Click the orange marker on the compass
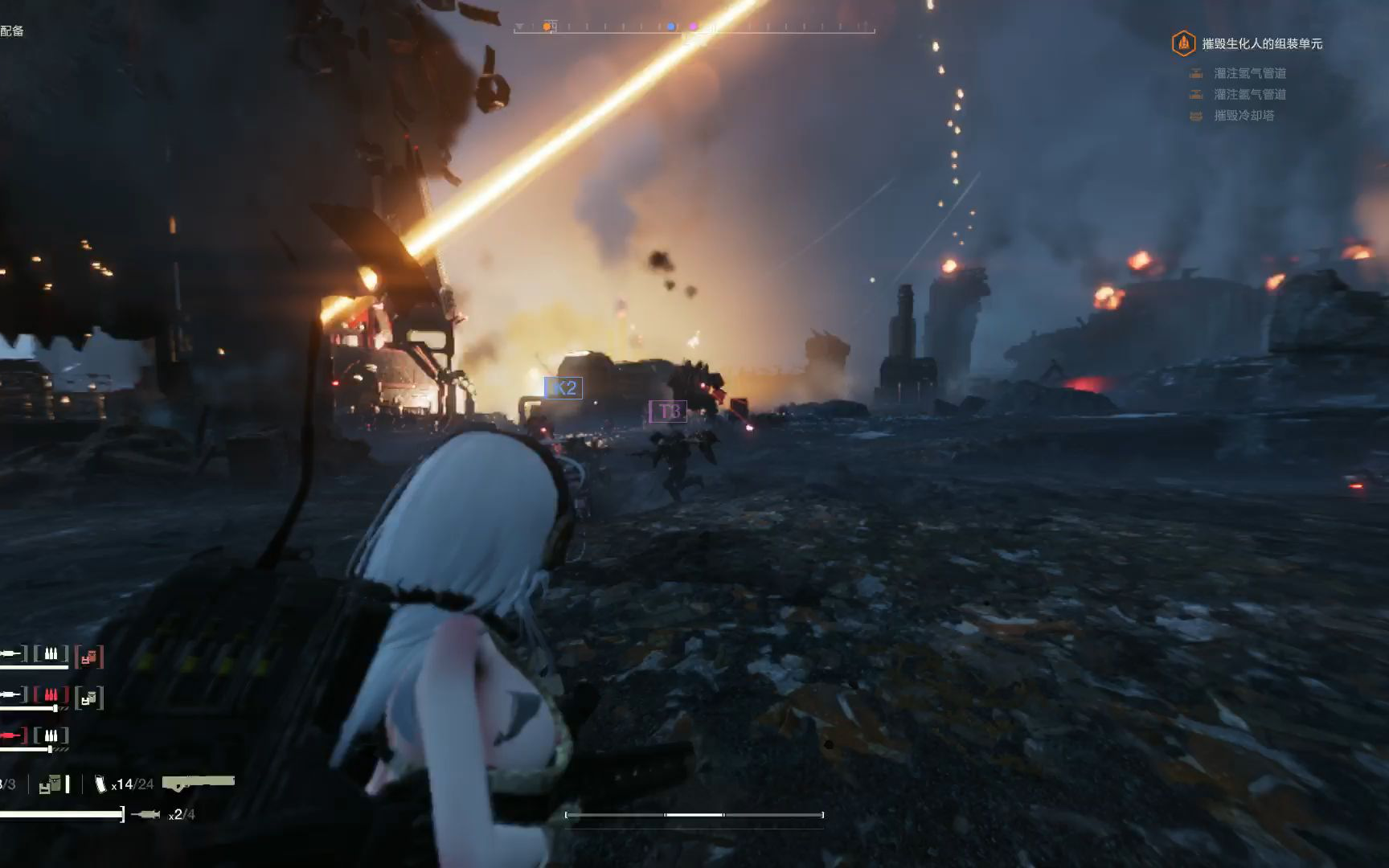1389x868 pixels. coord(547,27)
